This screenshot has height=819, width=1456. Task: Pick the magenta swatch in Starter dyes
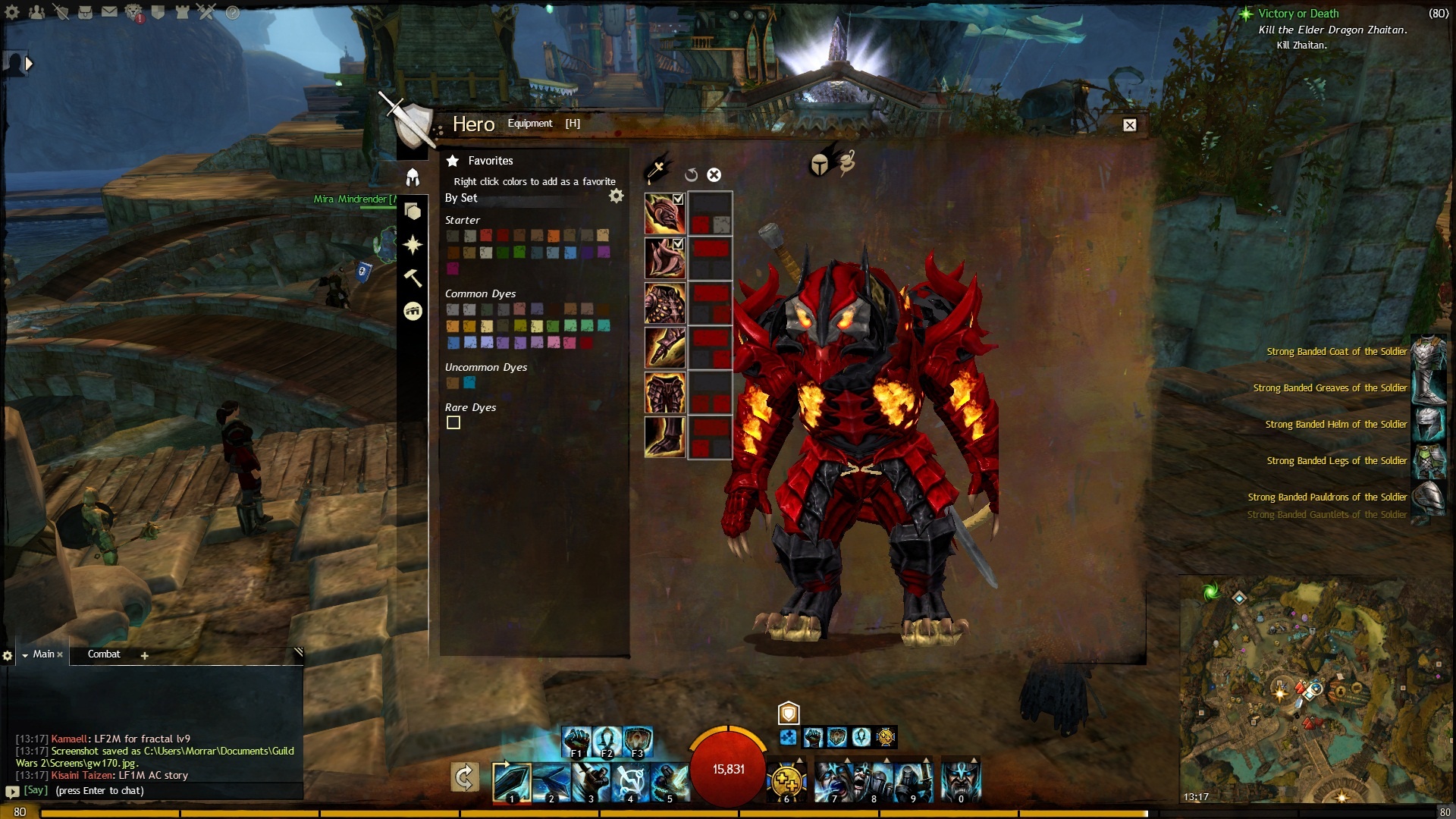(453, 268)
